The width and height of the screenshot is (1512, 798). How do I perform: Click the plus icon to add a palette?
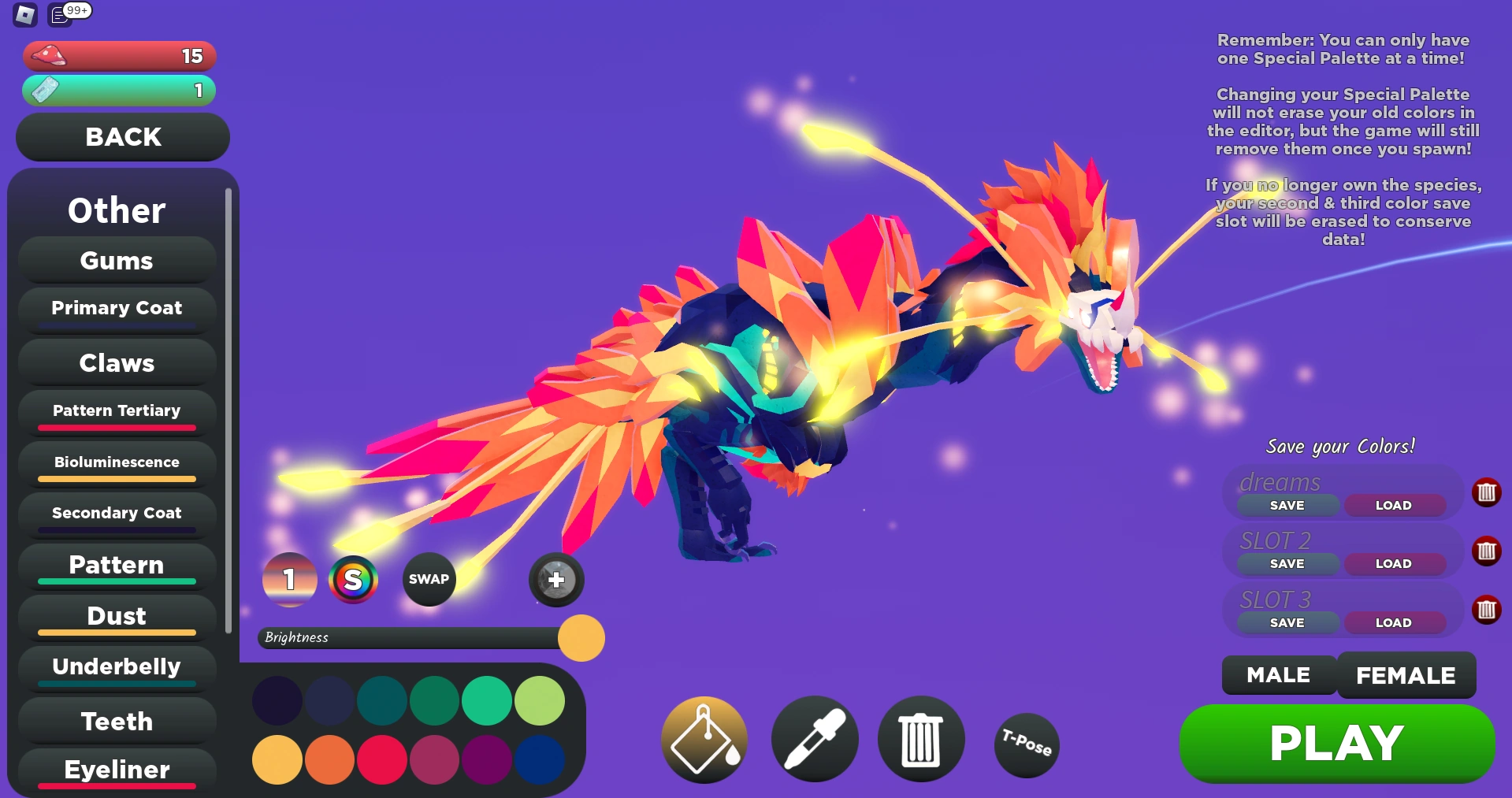[x=555, y=580]
